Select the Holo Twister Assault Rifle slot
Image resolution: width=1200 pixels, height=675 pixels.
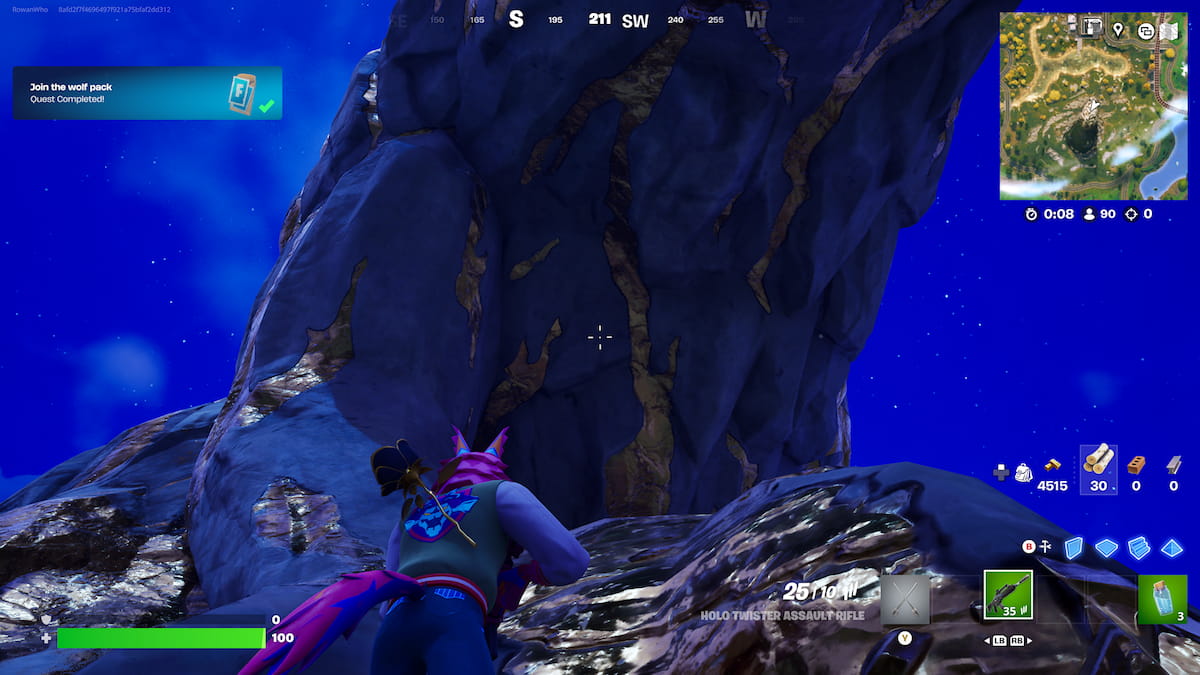(x=1008, y=596)
